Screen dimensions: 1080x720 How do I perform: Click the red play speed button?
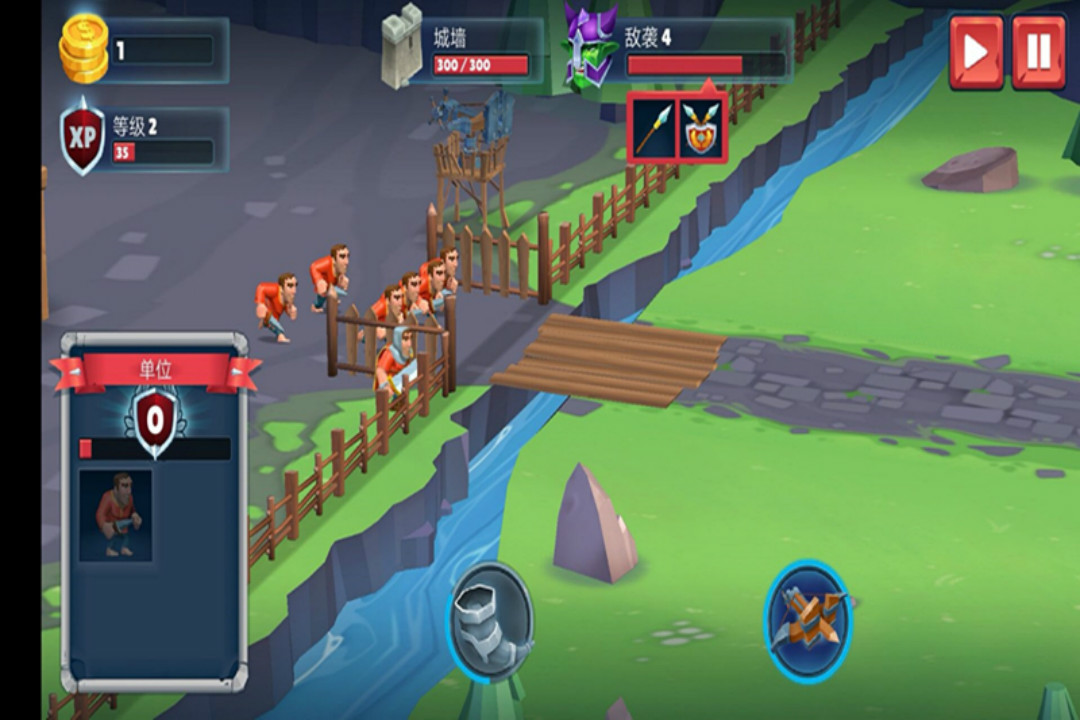pos(976,52)
